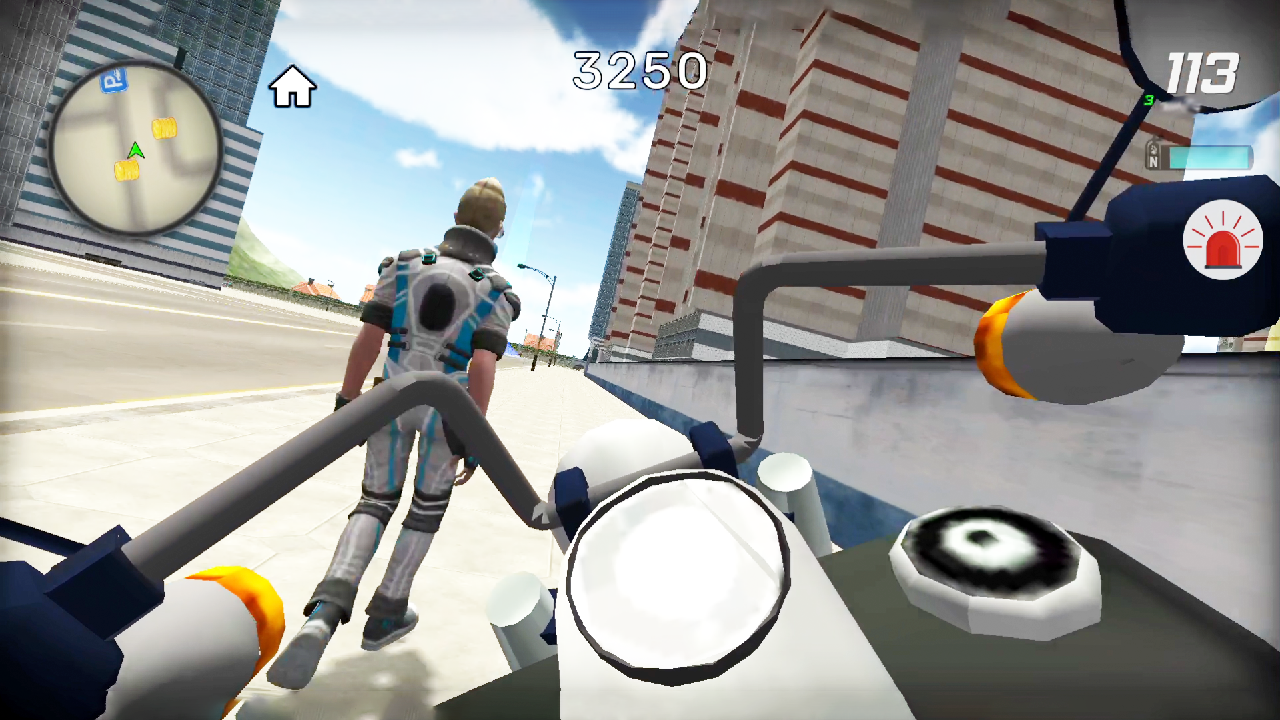Tap the home icon at the top
Viewport: 1280px width, 720px height.
291,87
